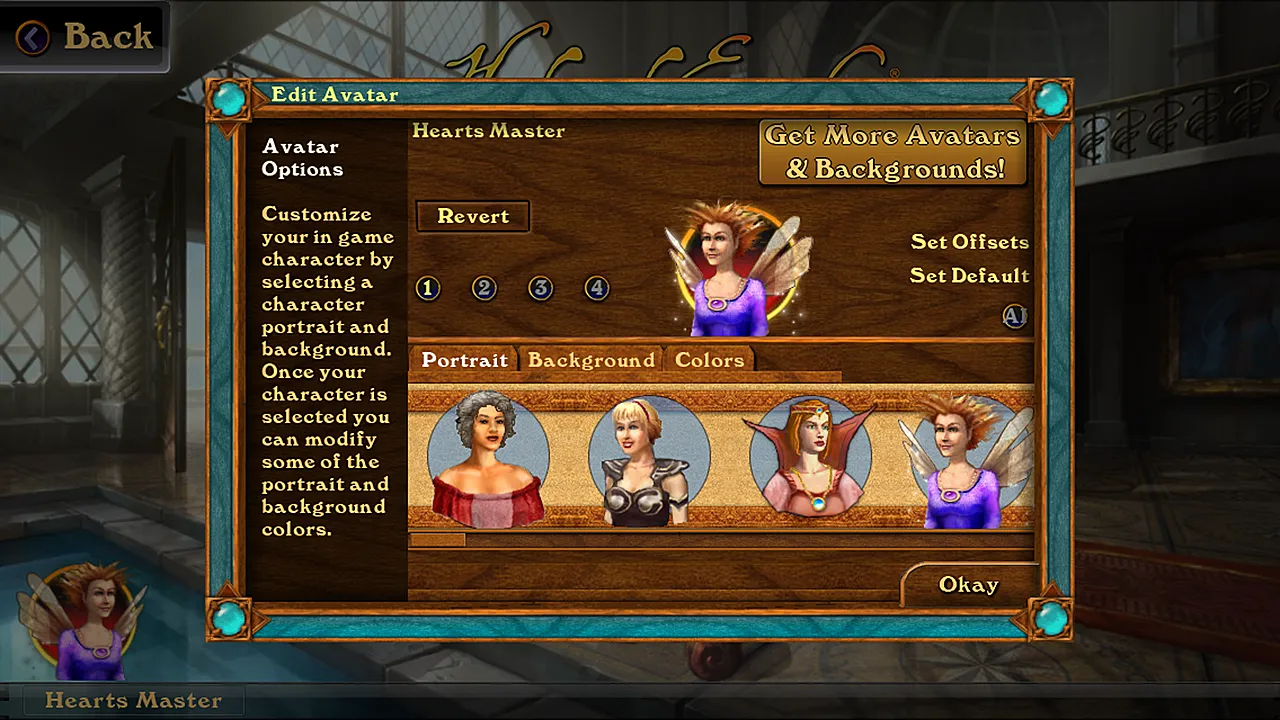1280x720 pixels.
Task: Confirm avatar with Okay
Action: [x=968, y=585]
